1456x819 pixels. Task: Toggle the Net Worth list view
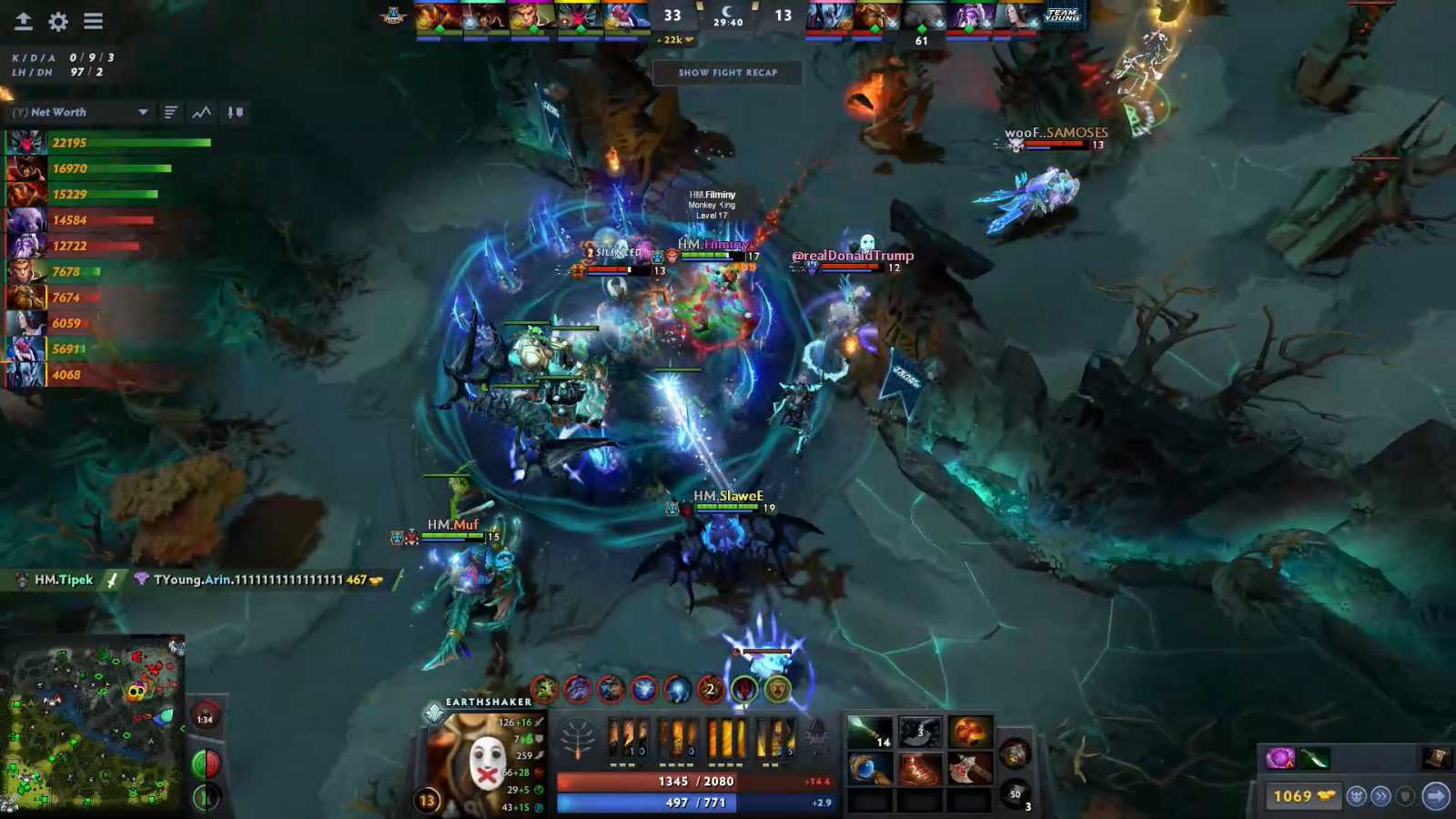[171, 112]
